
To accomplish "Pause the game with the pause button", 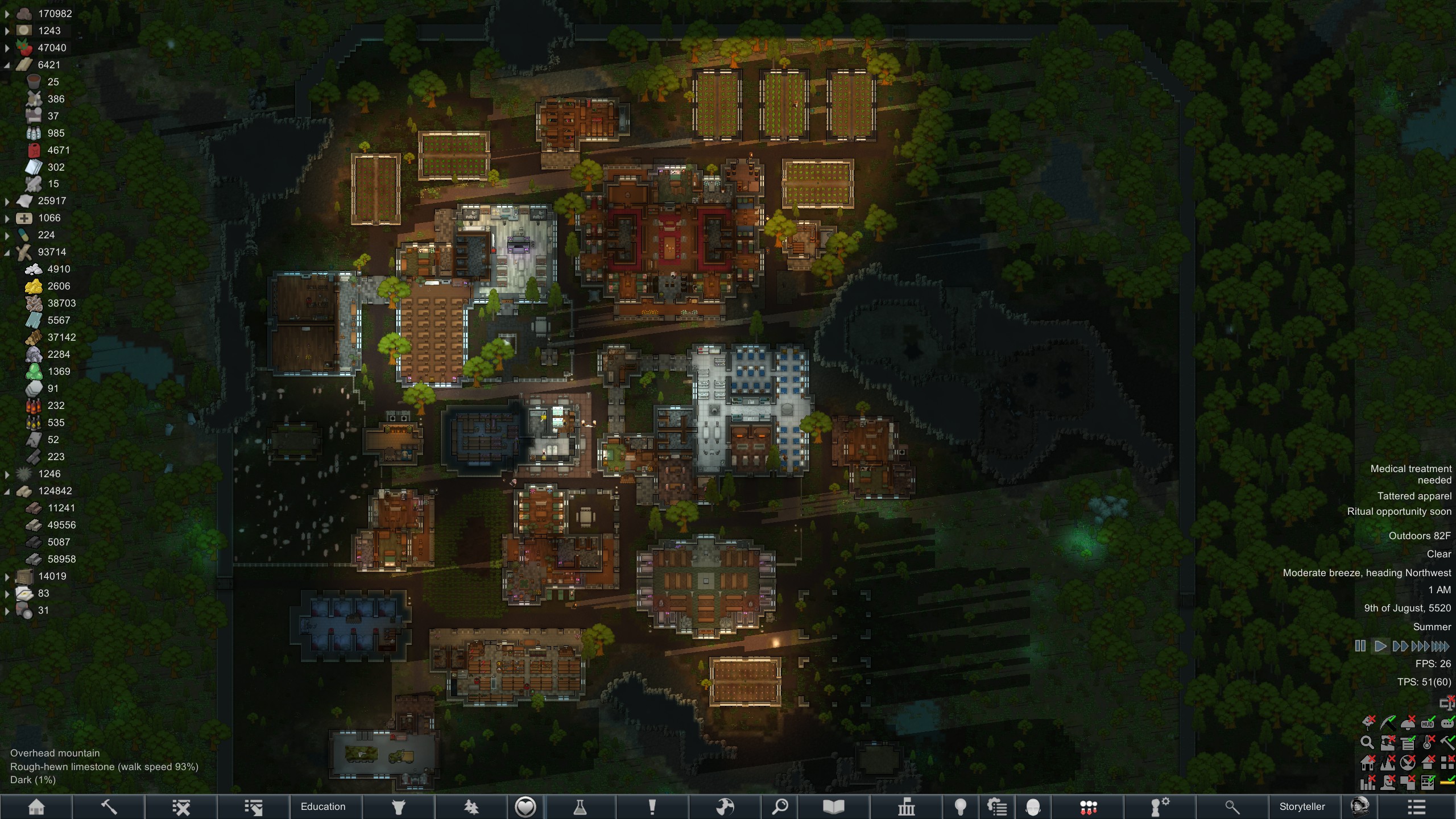I will 1360,646.
